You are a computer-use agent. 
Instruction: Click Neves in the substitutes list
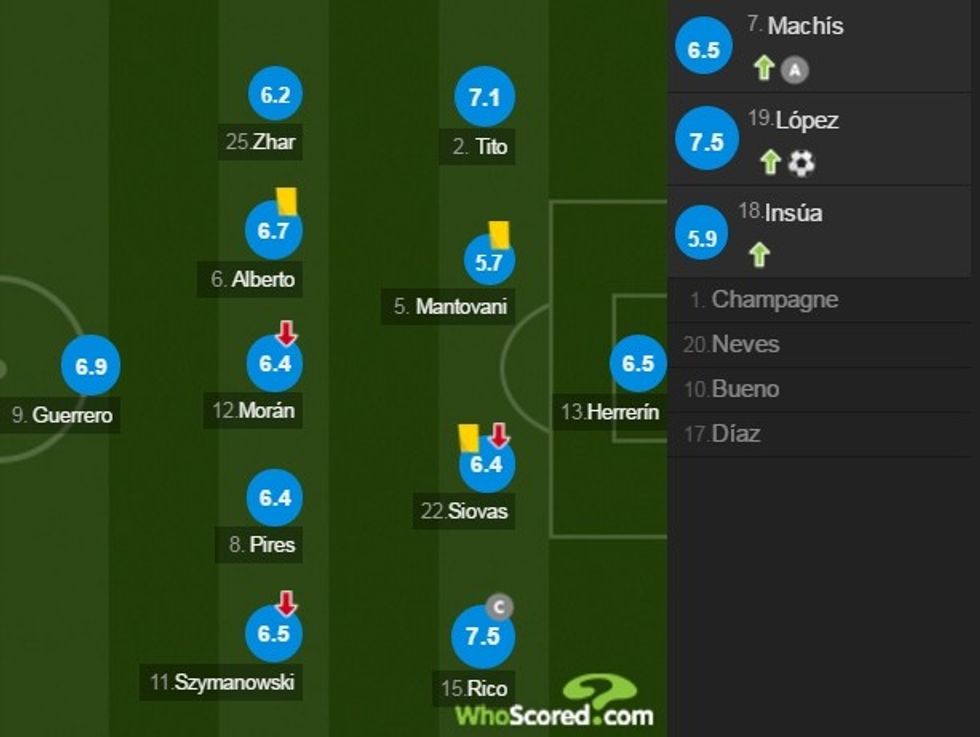point(745,344)
